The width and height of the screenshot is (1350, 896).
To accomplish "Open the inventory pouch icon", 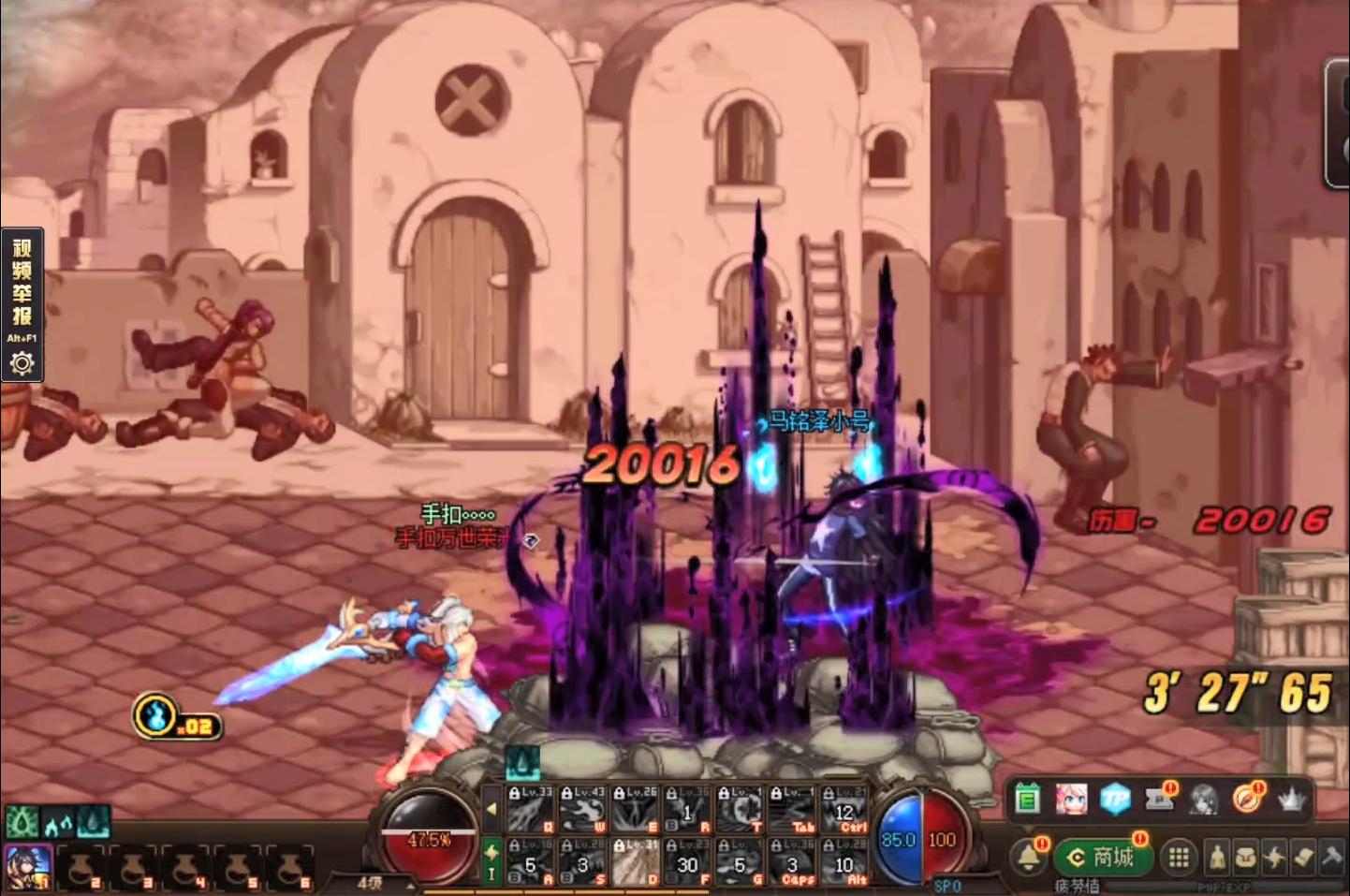I will coord(1245,857).
